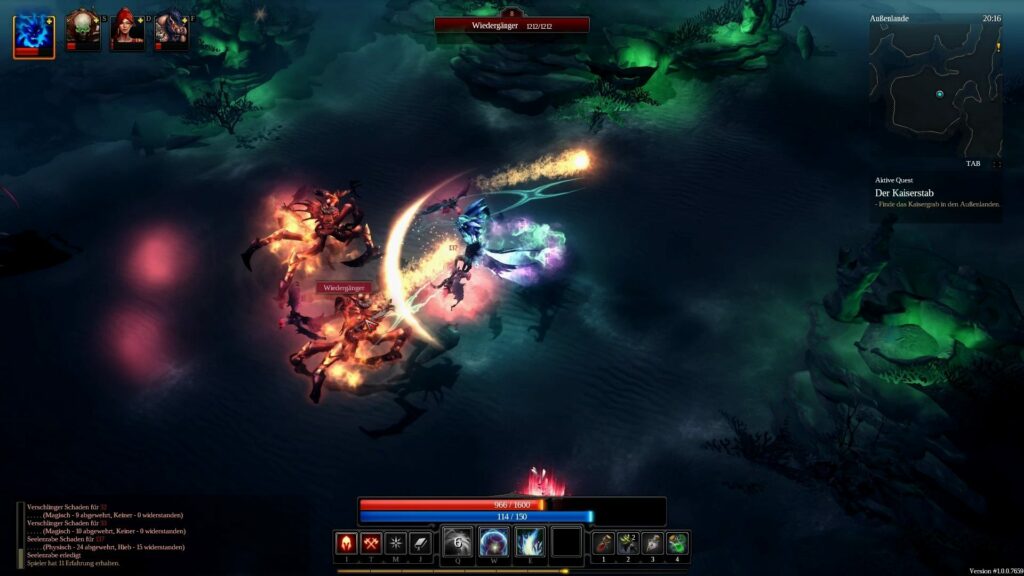This screenshot has width=1024, height=576.
Task: Cast the blue orb W ability
Action: tap(494, 542)
